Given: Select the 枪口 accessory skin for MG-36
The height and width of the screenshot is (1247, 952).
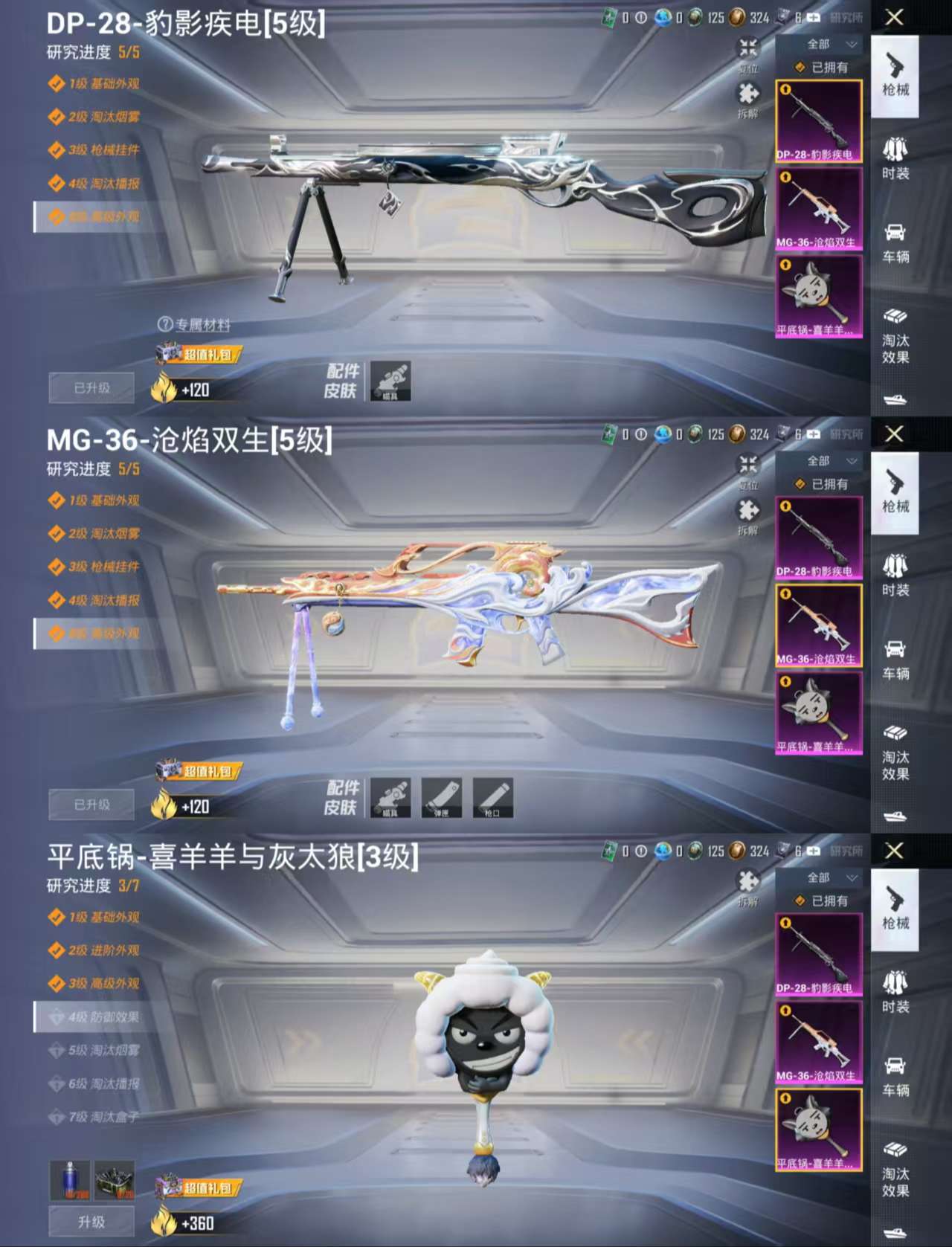Looking at the screenshot, I should coord(493,799).
